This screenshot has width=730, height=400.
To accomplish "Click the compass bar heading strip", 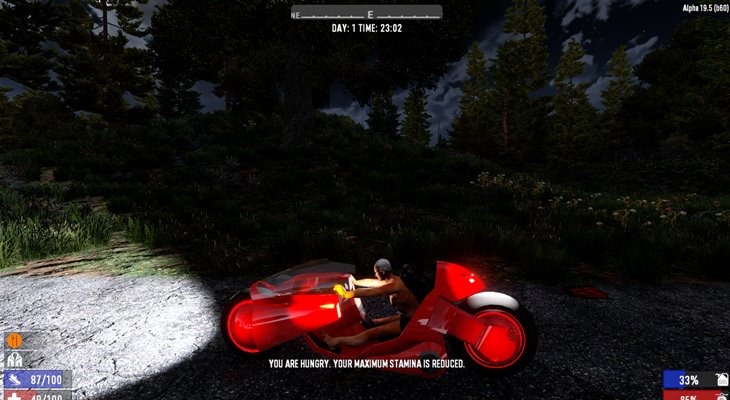I will [x=366, y=13].
